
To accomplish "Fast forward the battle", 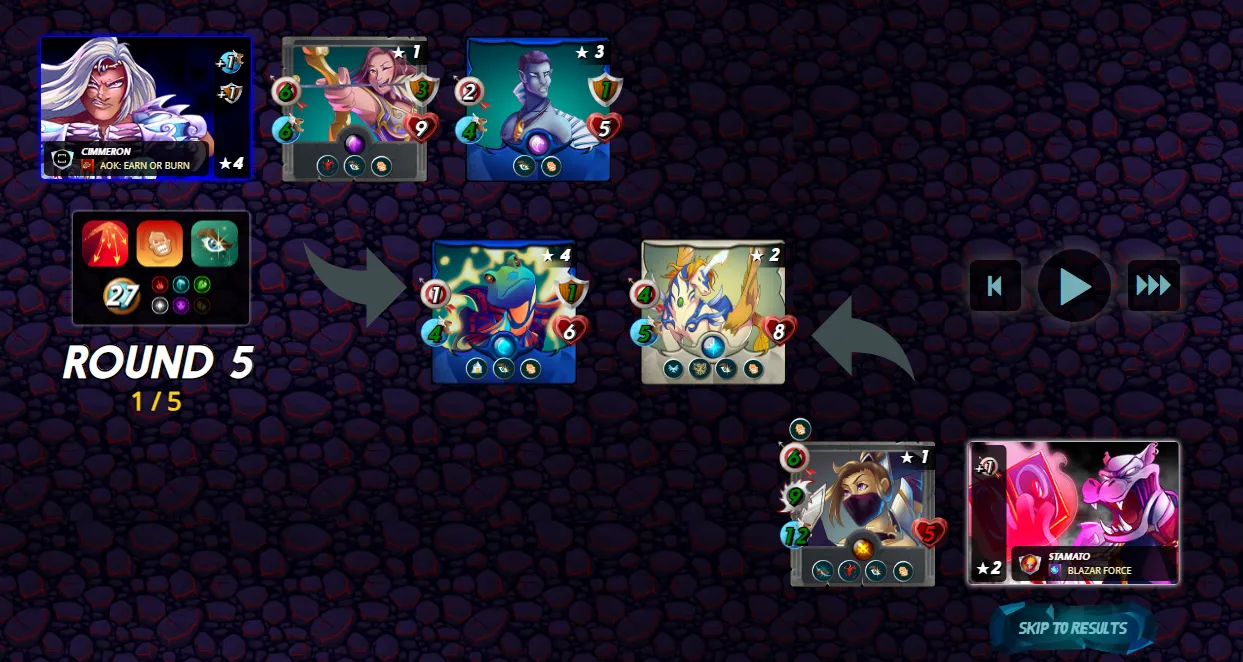I will [x=1153, y=286].
